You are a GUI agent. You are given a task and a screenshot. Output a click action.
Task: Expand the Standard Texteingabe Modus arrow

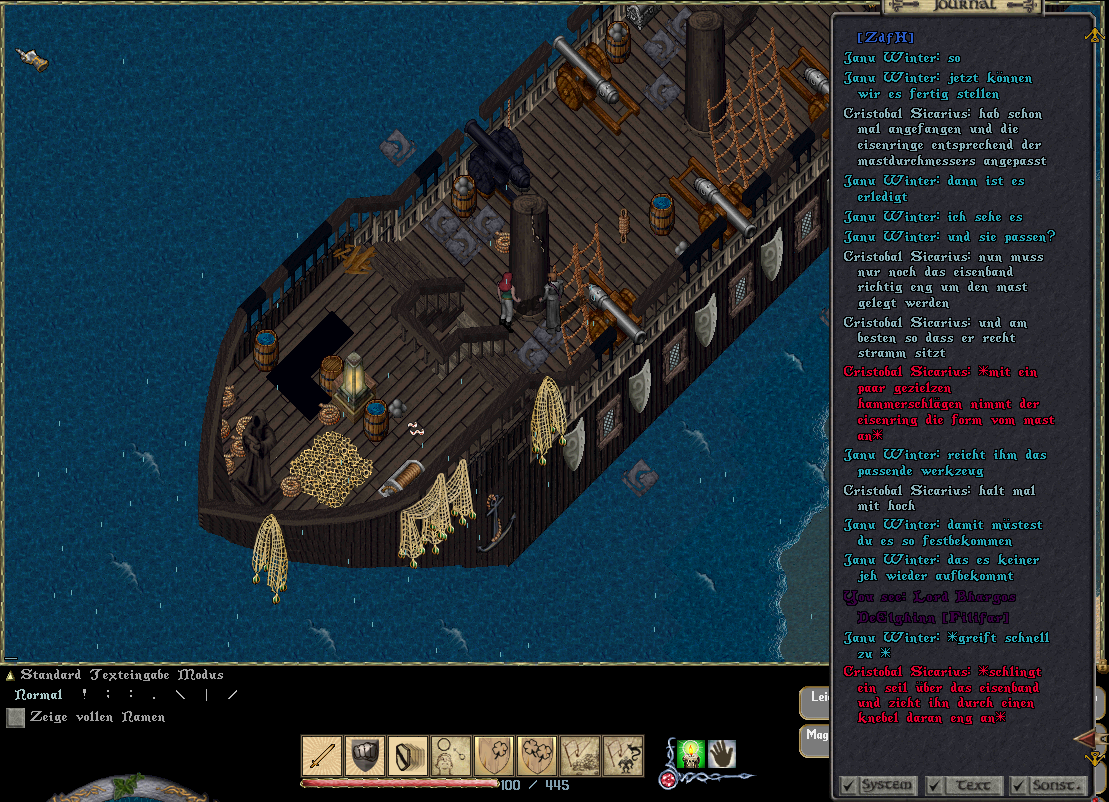click(10, 676)
